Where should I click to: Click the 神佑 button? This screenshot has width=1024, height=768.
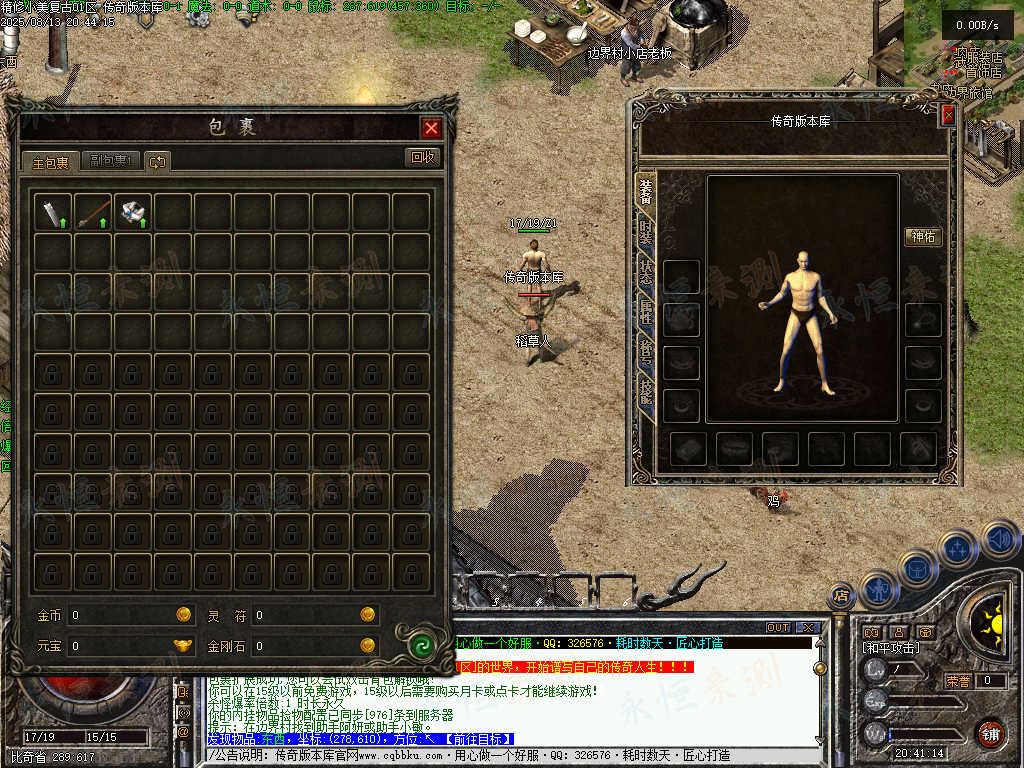tap(923, 237)
